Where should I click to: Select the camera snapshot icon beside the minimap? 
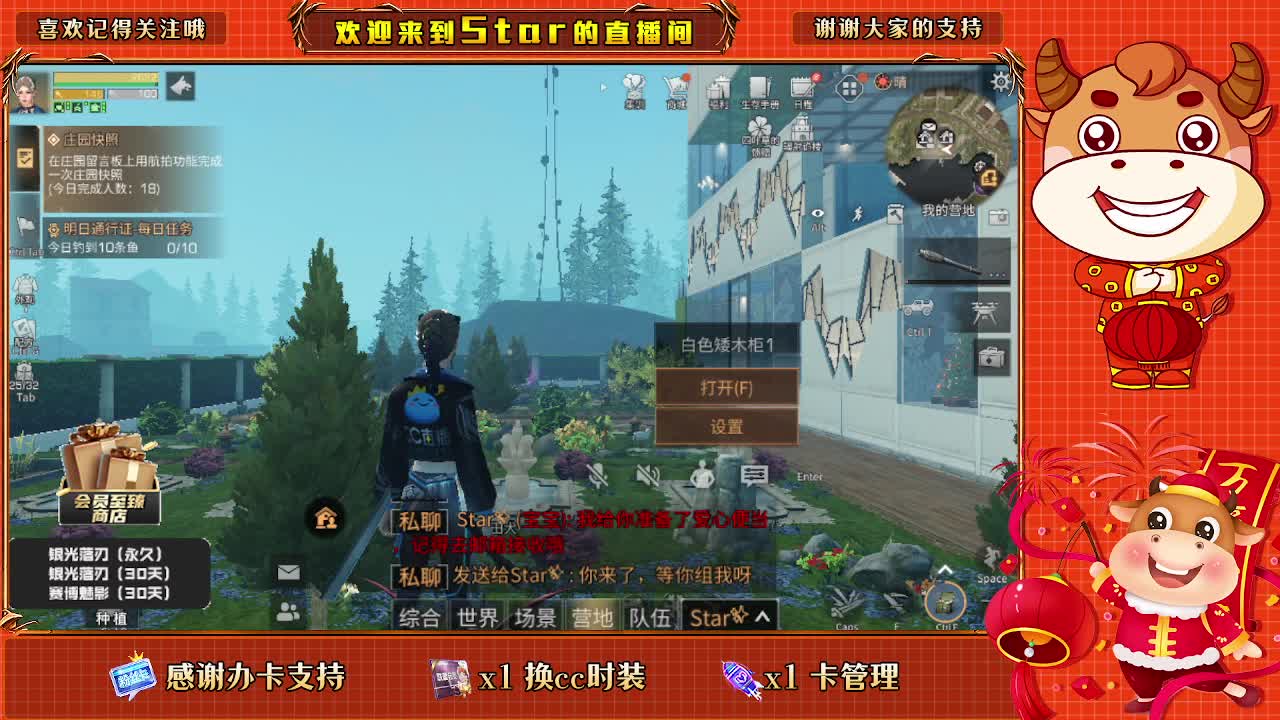tap(998, 216)
